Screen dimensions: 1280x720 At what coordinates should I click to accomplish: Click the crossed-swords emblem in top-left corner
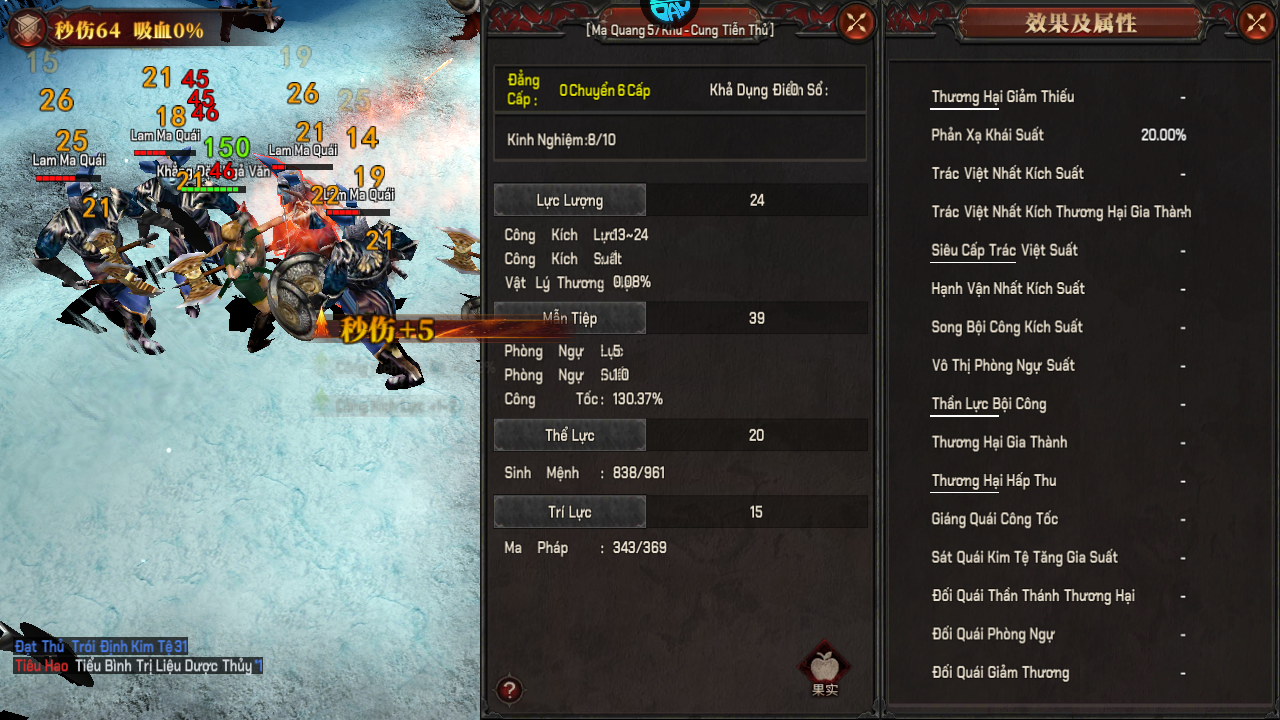click(x=27, y=28)
